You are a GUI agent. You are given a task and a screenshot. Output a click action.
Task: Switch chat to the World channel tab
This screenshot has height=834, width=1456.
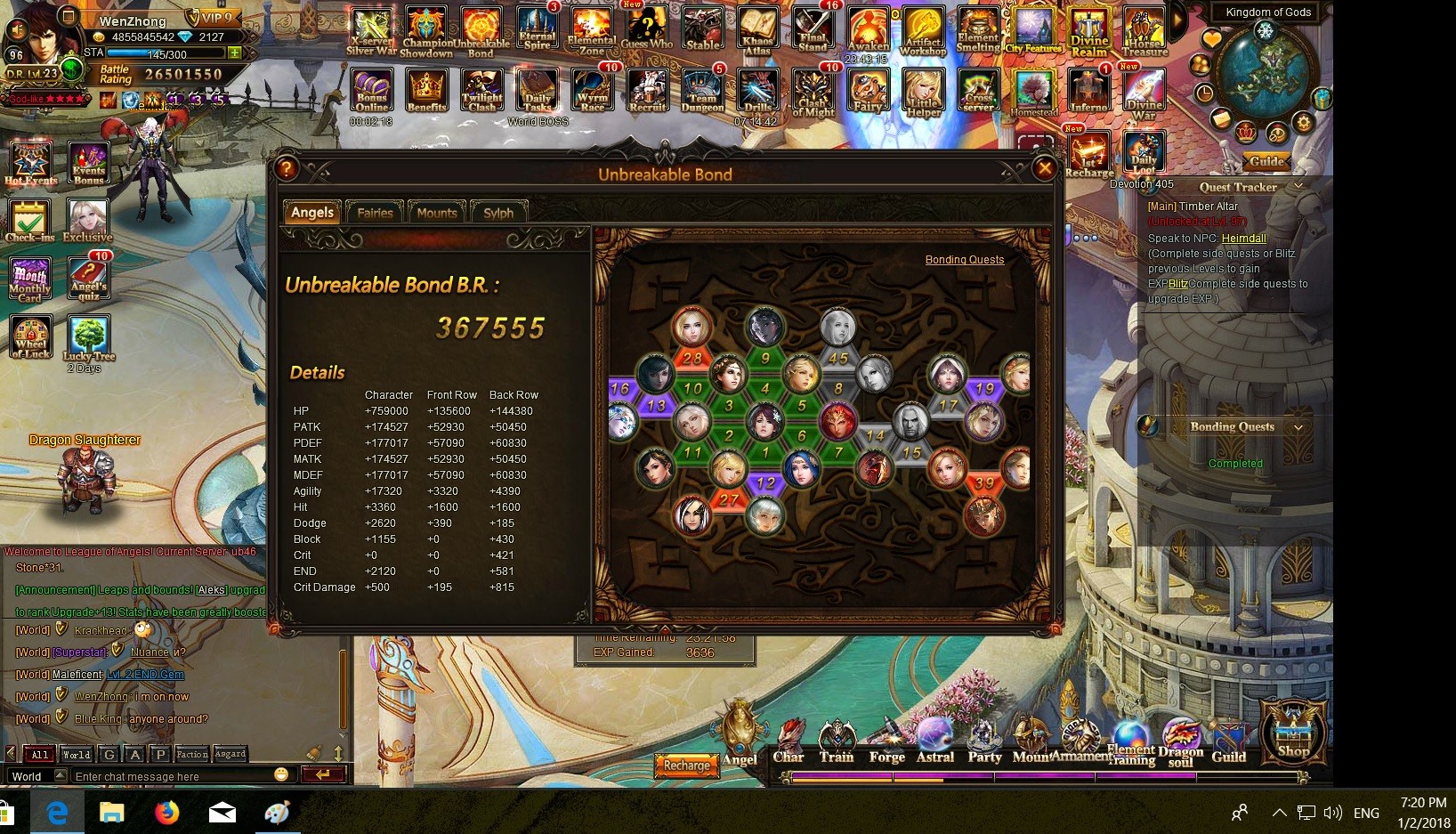click(x=77, y=754)
